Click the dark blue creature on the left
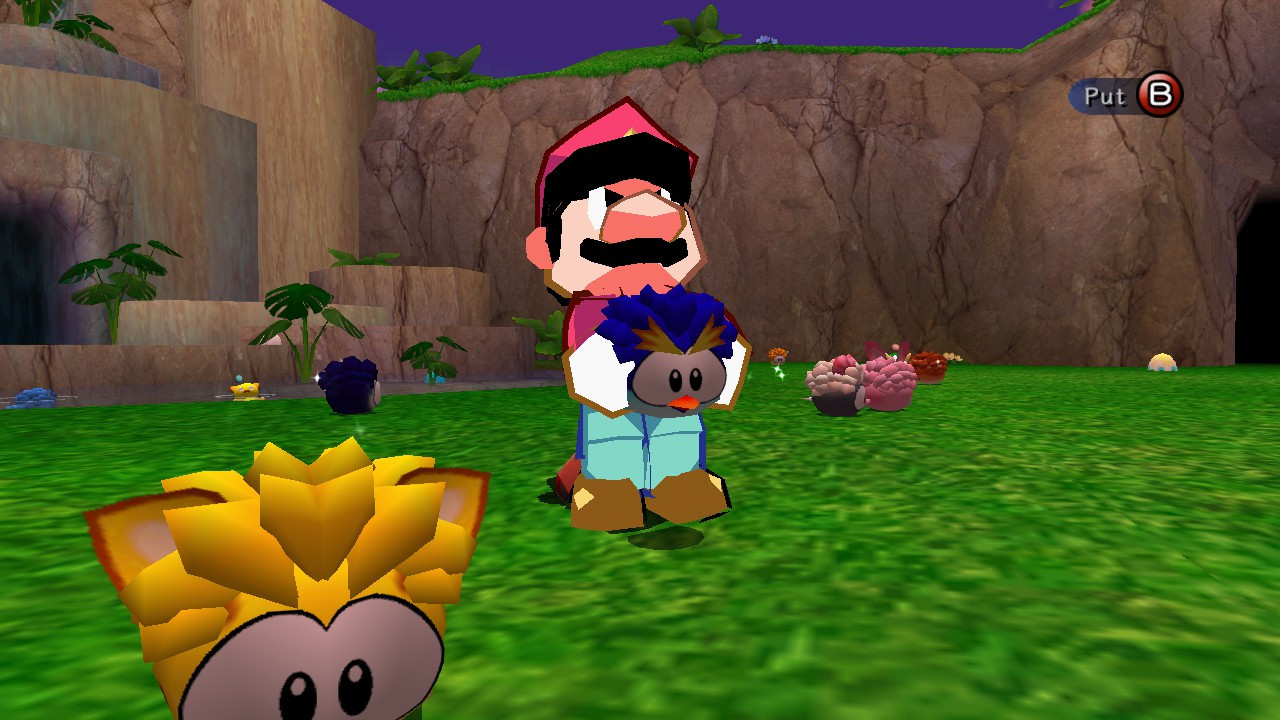 pyautogui.click(x=350, y=387)
